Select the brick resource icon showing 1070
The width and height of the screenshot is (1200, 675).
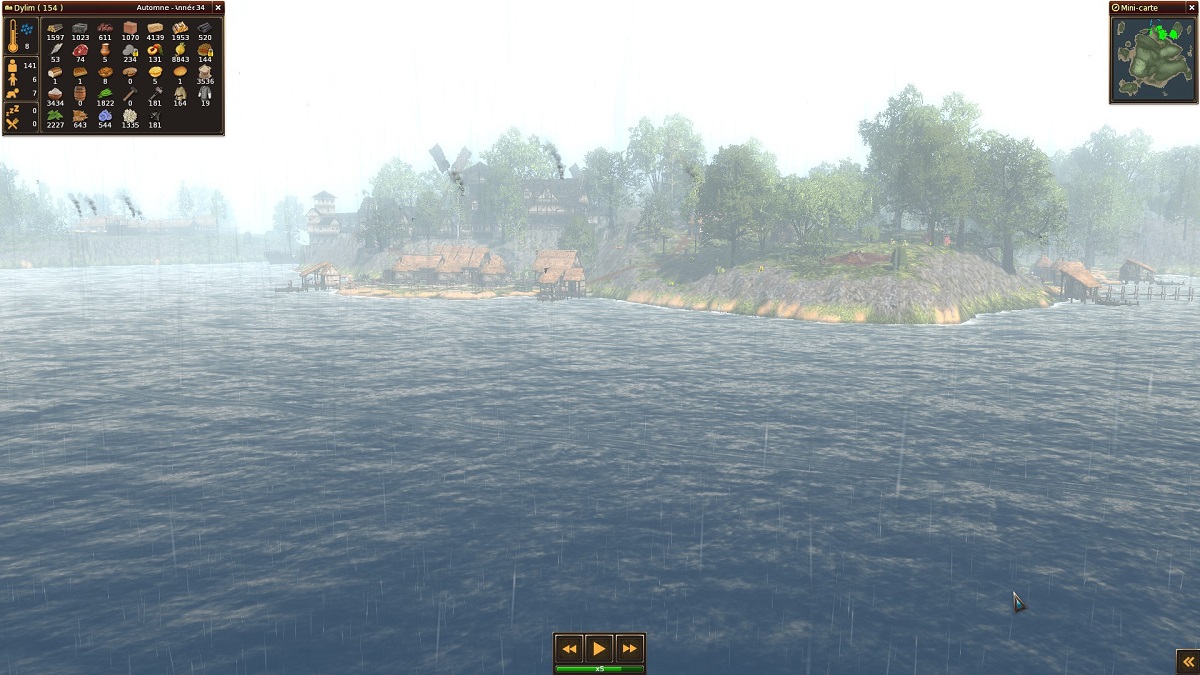(x=130, y=28)
